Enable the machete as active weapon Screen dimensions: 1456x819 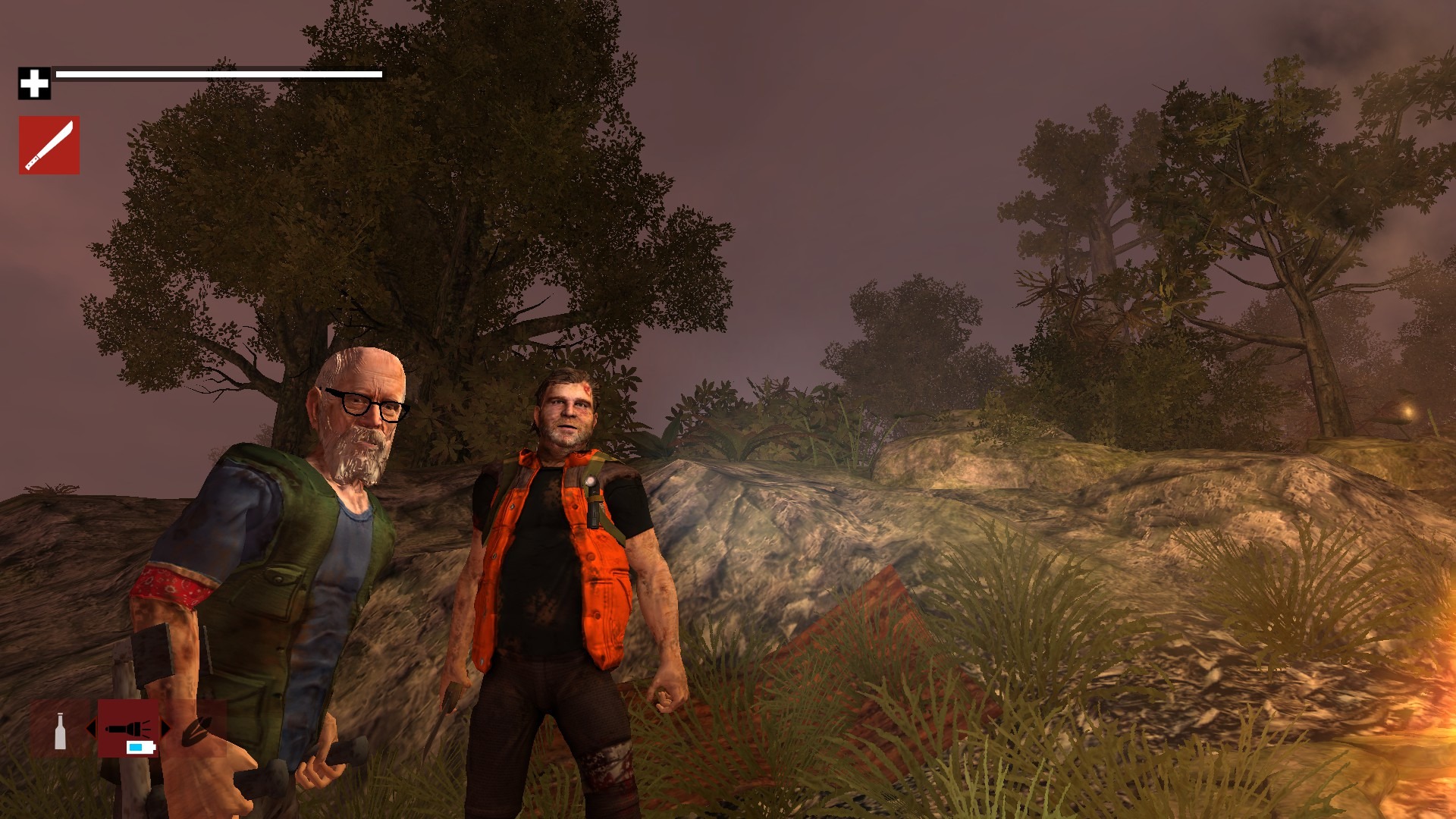(49, 144)
